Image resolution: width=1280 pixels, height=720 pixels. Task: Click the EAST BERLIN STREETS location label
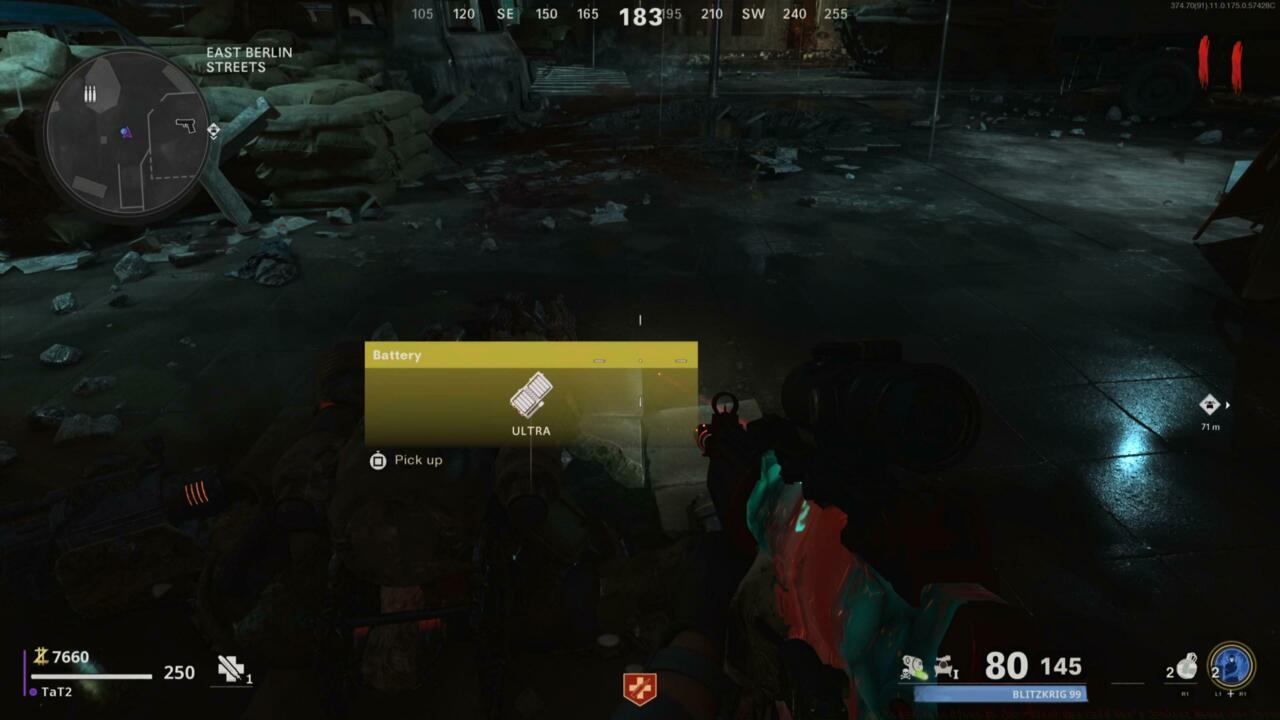click(x=249, y=59)
